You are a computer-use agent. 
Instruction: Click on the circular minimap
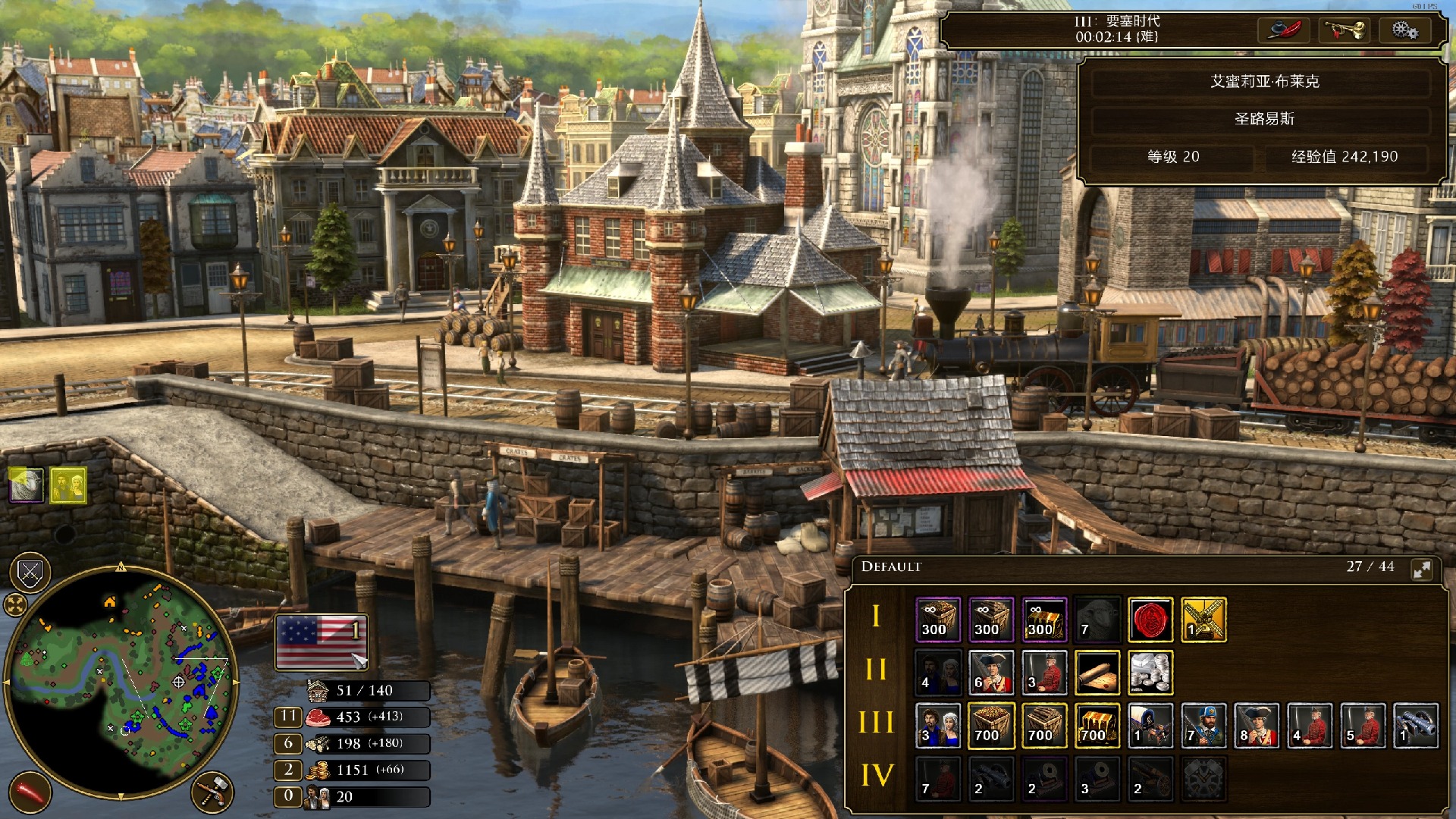121,682
